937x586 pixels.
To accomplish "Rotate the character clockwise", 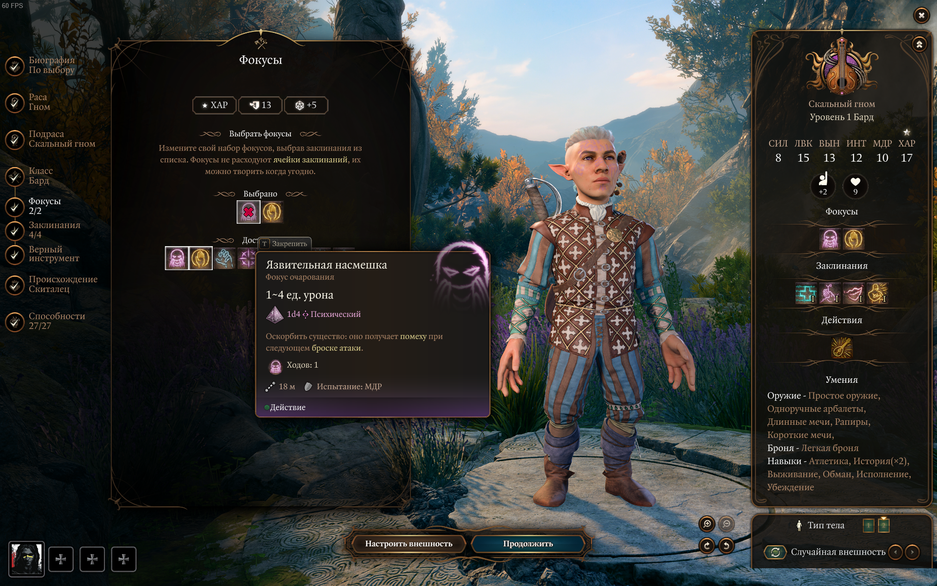I will 707,546.
